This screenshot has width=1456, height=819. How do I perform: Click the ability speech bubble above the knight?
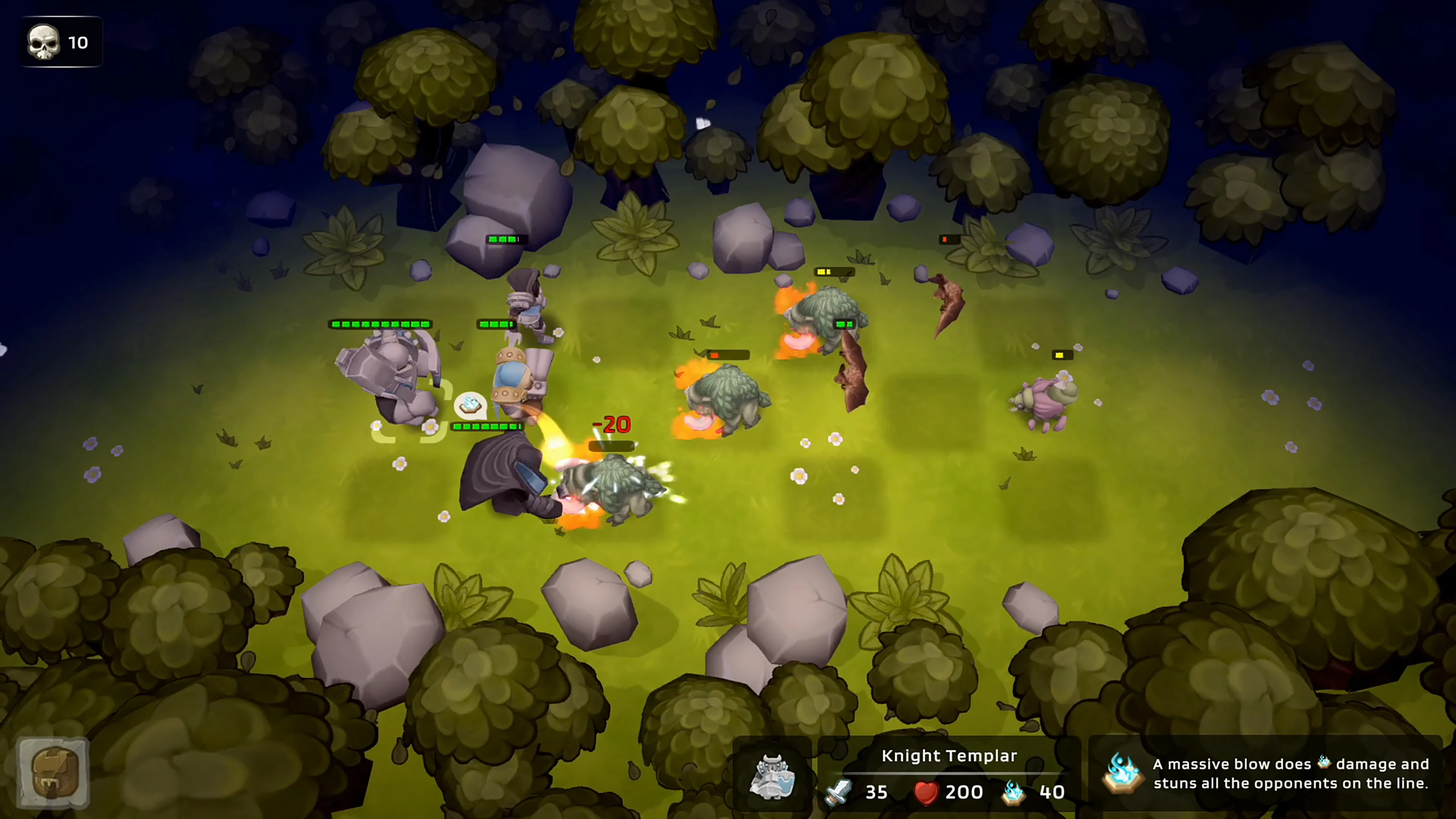471,405
